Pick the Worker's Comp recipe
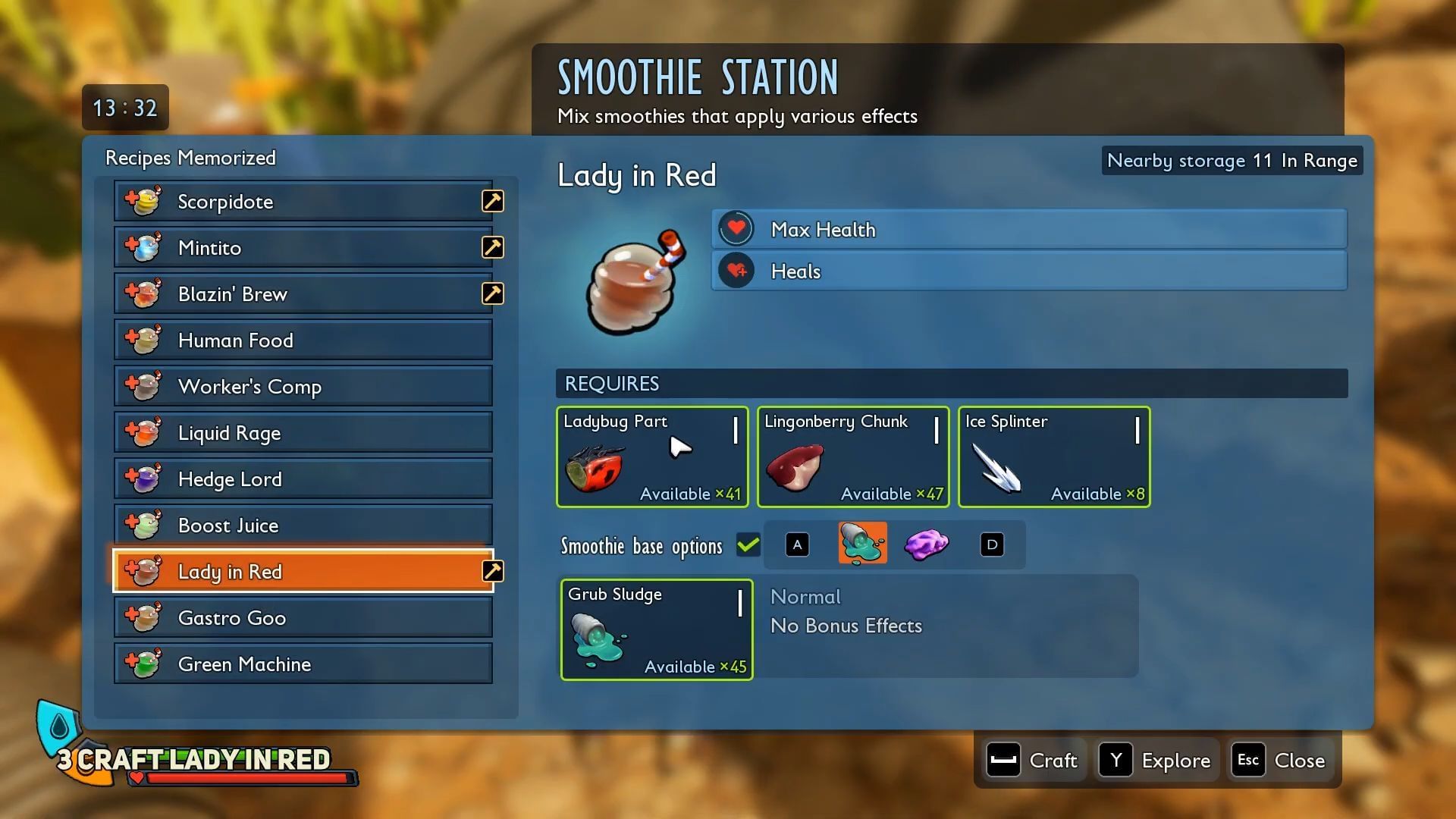Viewport: 1456px width, 819px height. click(x=303, y=387)
